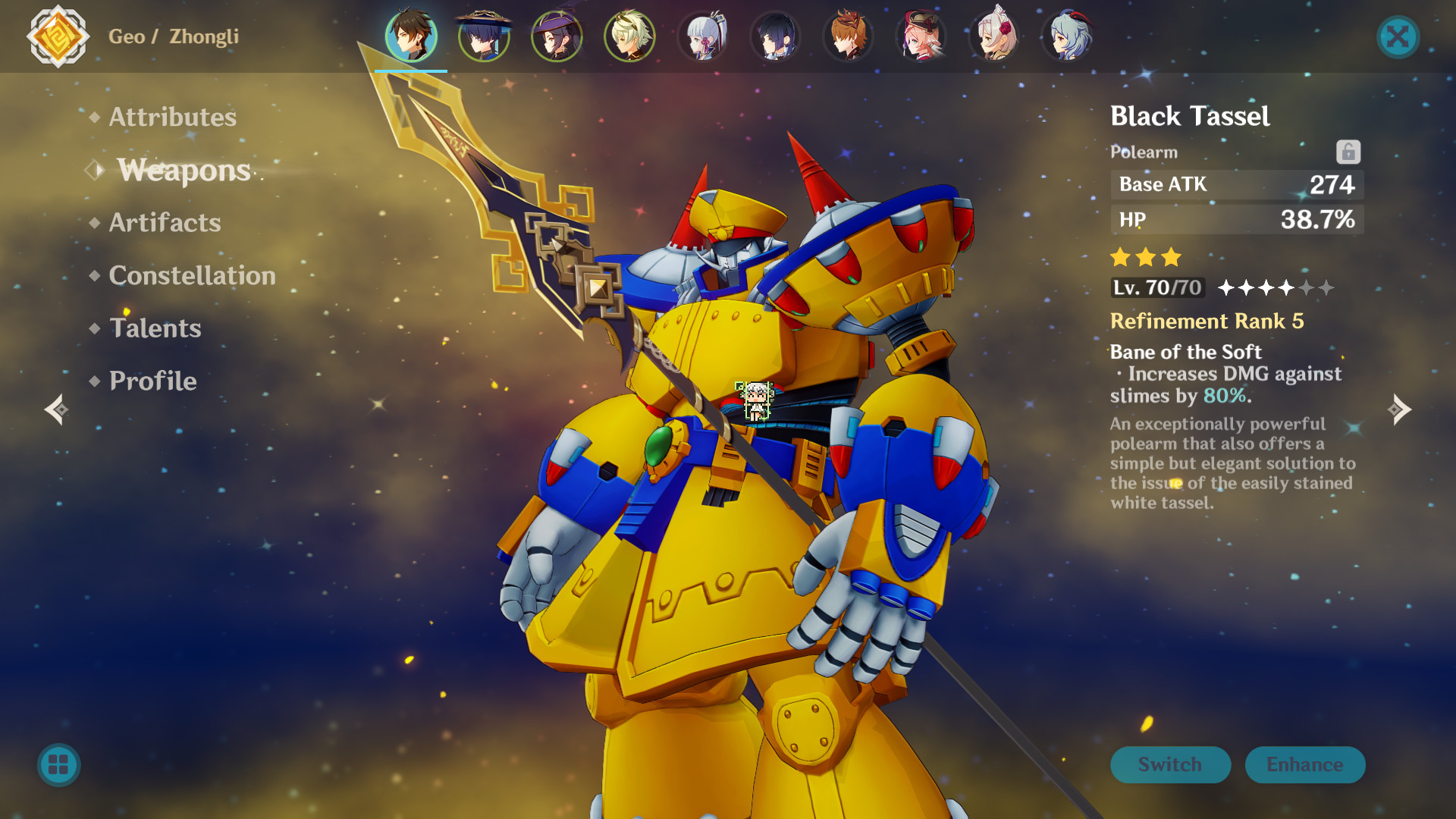This screenshot has height=819, width=1456.
Task: View the Talents section
Action: pos(155,328)
